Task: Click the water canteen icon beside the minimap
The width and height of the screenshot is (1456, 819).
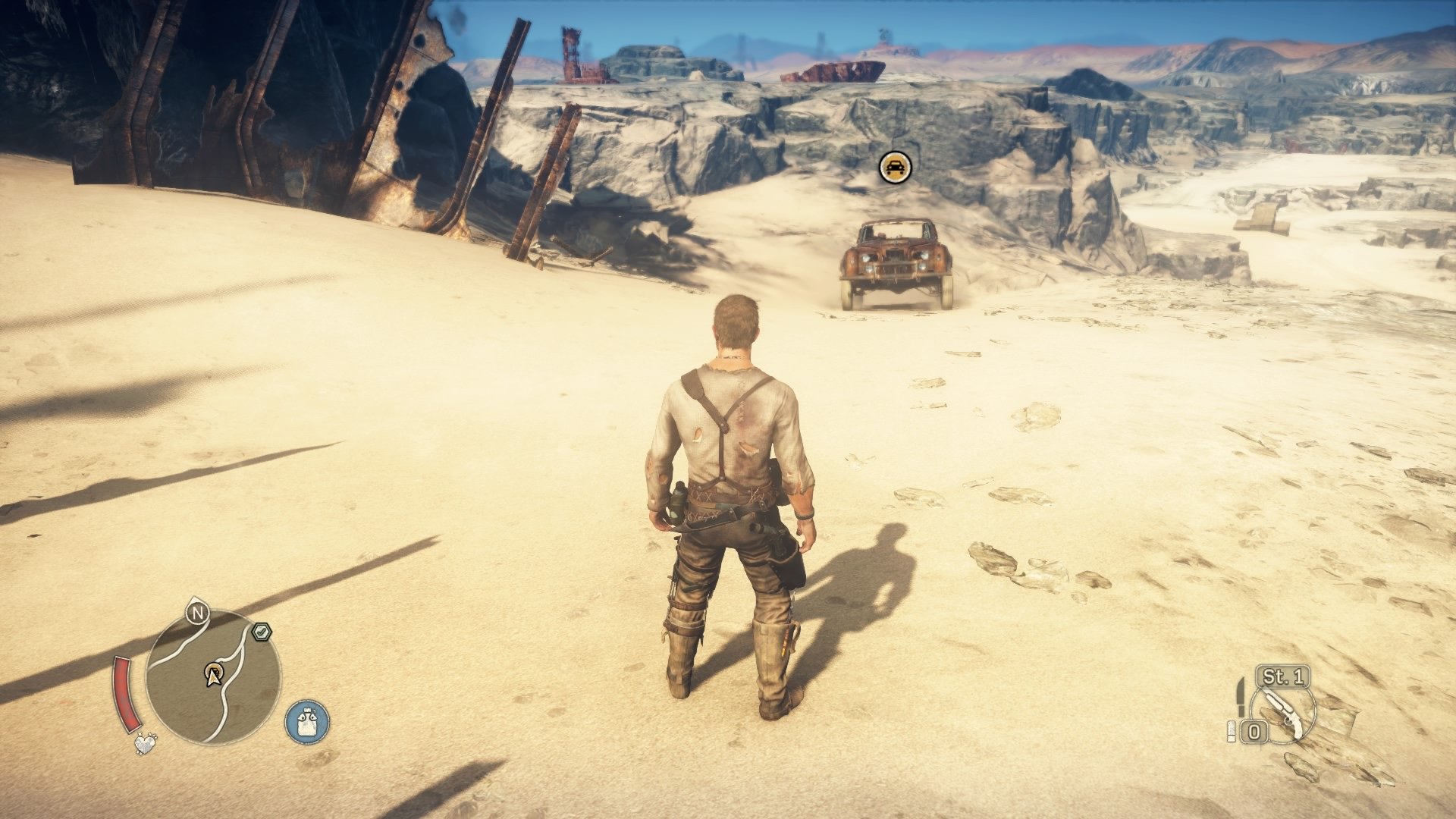Action: [x=306, y=722]
